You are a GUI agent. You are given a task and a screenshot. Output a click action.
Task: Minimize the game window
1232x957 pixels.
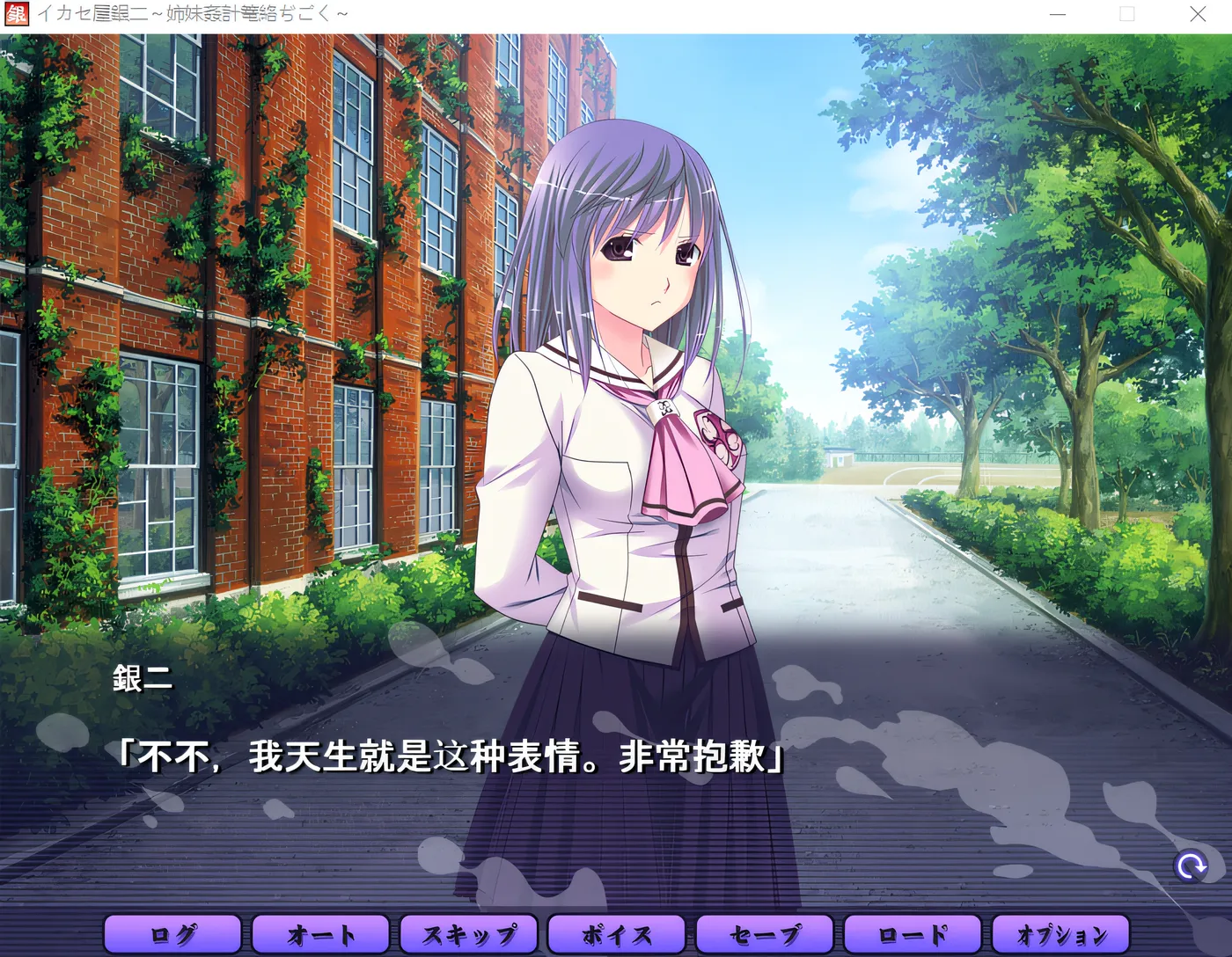tap(1057, 13)
